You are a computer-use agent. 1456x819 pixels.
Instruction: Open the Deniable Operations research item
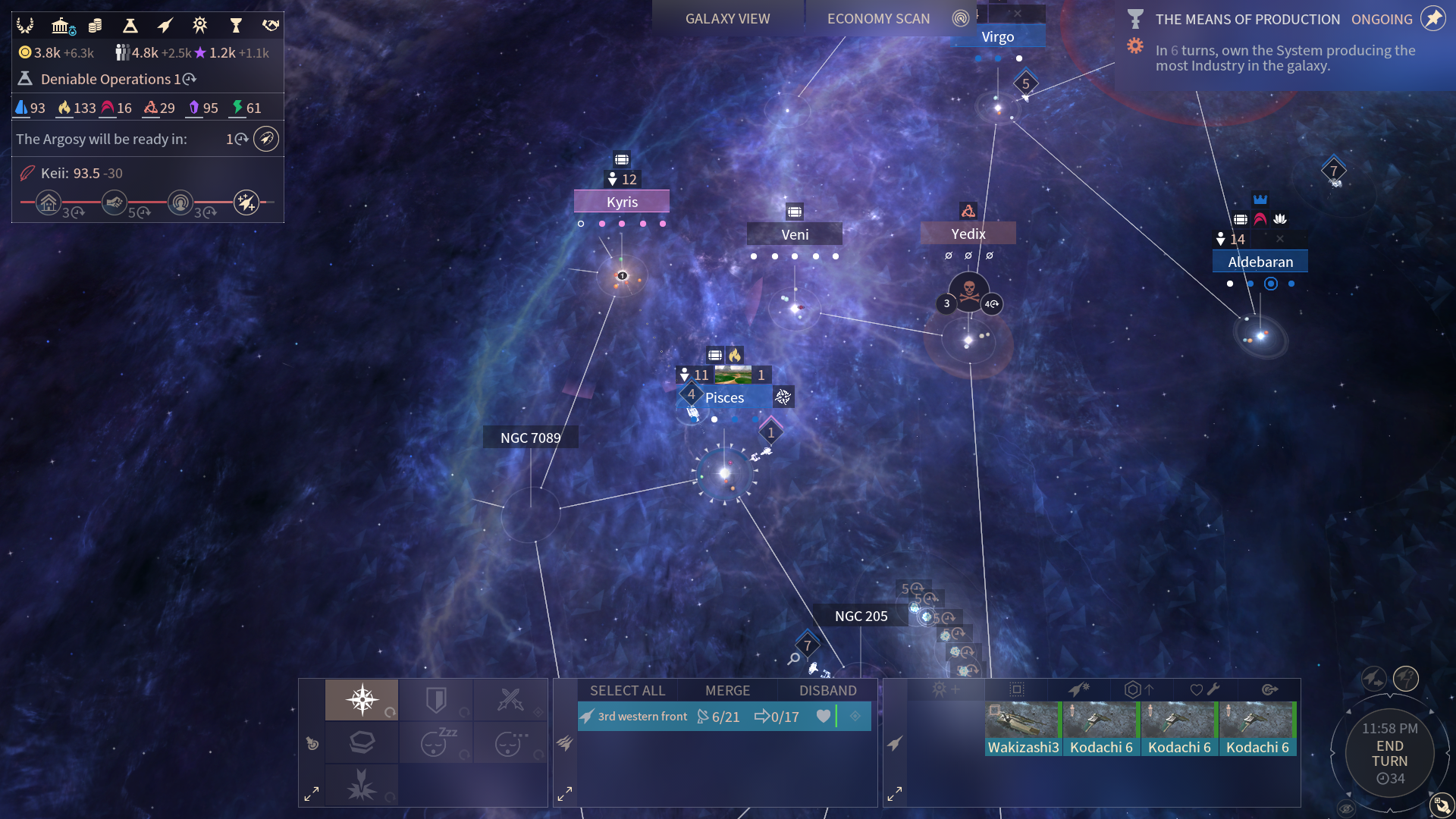point(106,79)
